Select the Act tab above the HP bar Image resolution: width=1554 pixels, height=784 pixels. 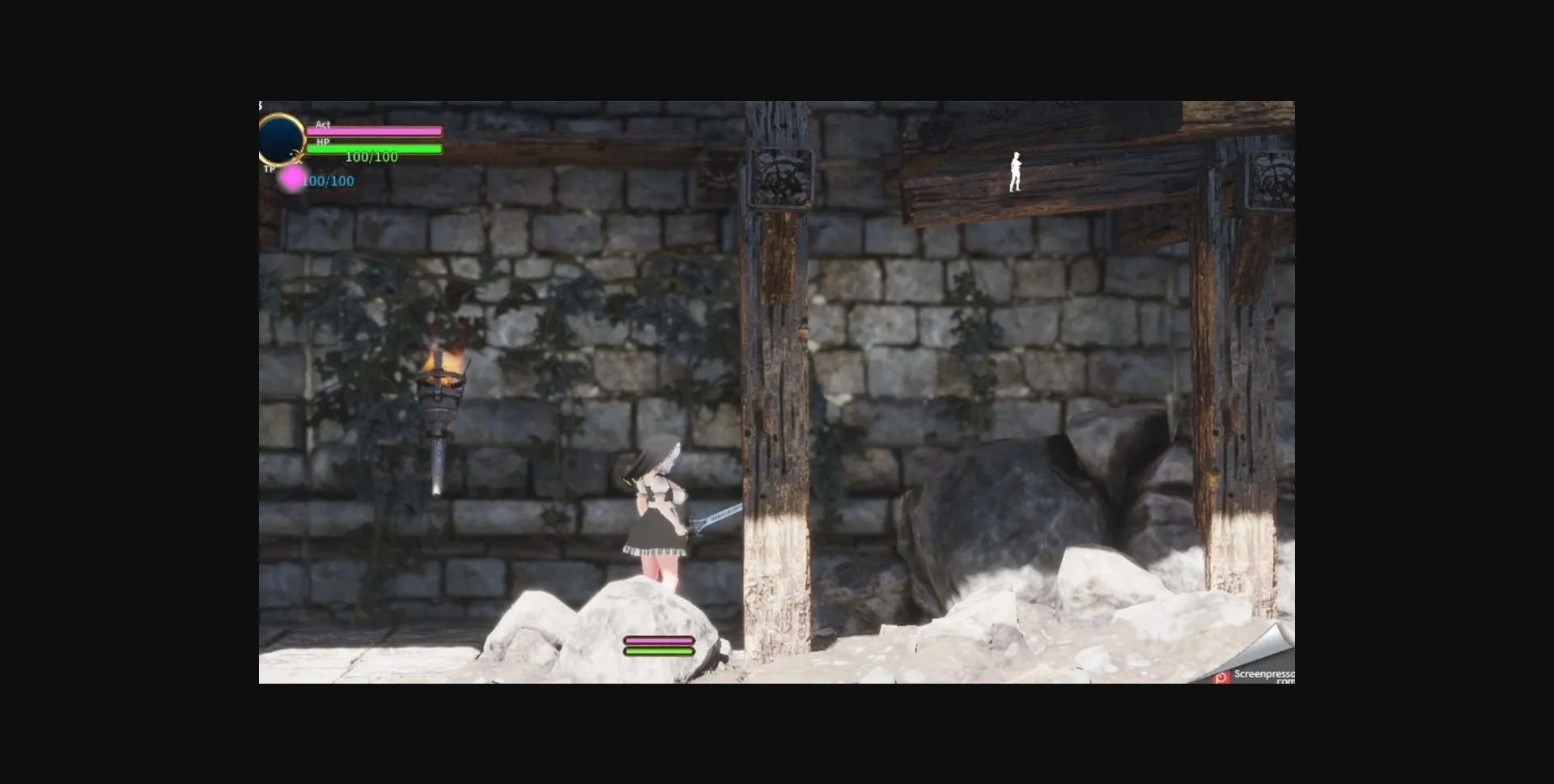pyautogui.click(x=322, y=125)
